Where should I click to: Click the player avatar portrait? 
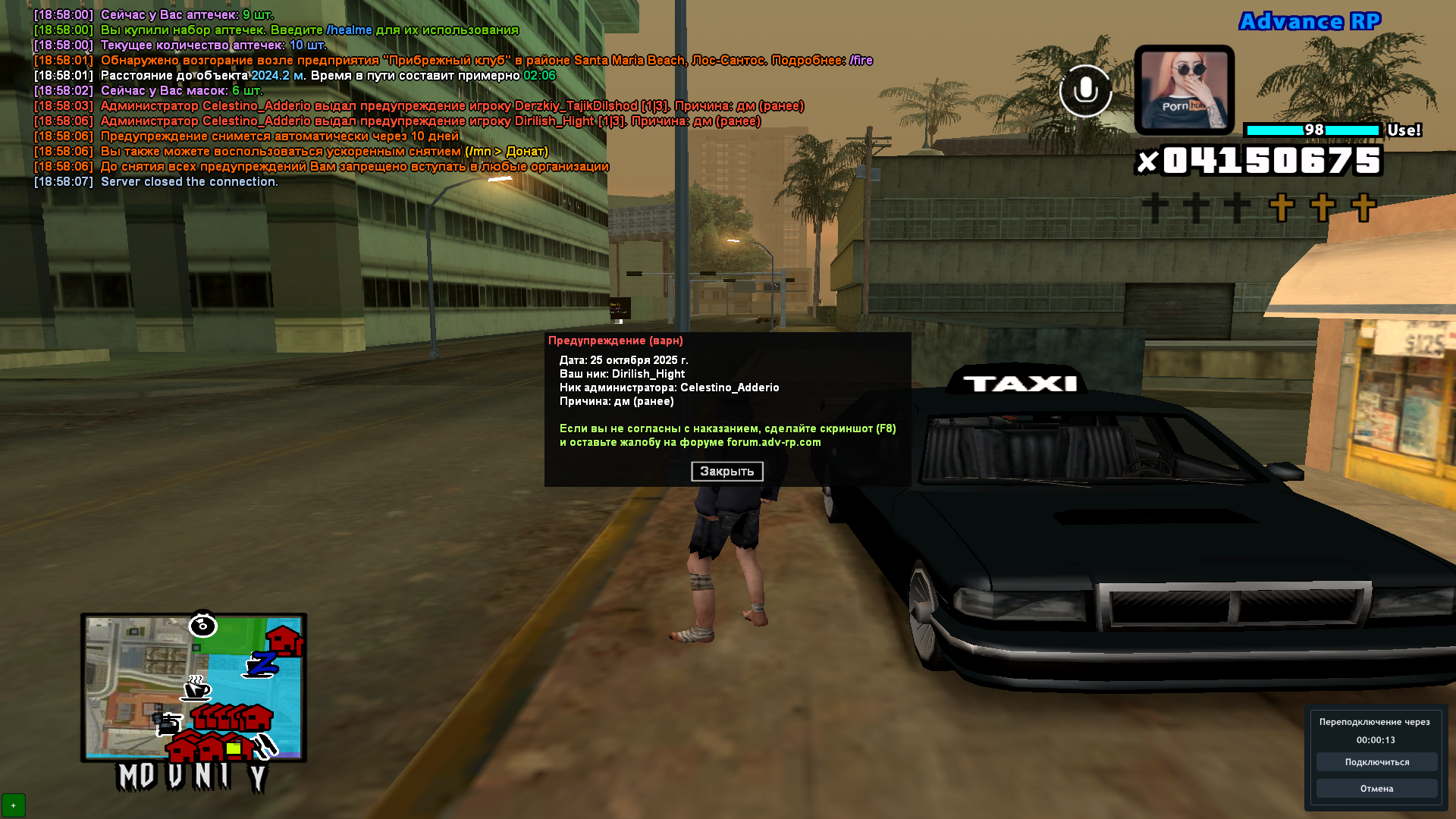click(1184, 90)
